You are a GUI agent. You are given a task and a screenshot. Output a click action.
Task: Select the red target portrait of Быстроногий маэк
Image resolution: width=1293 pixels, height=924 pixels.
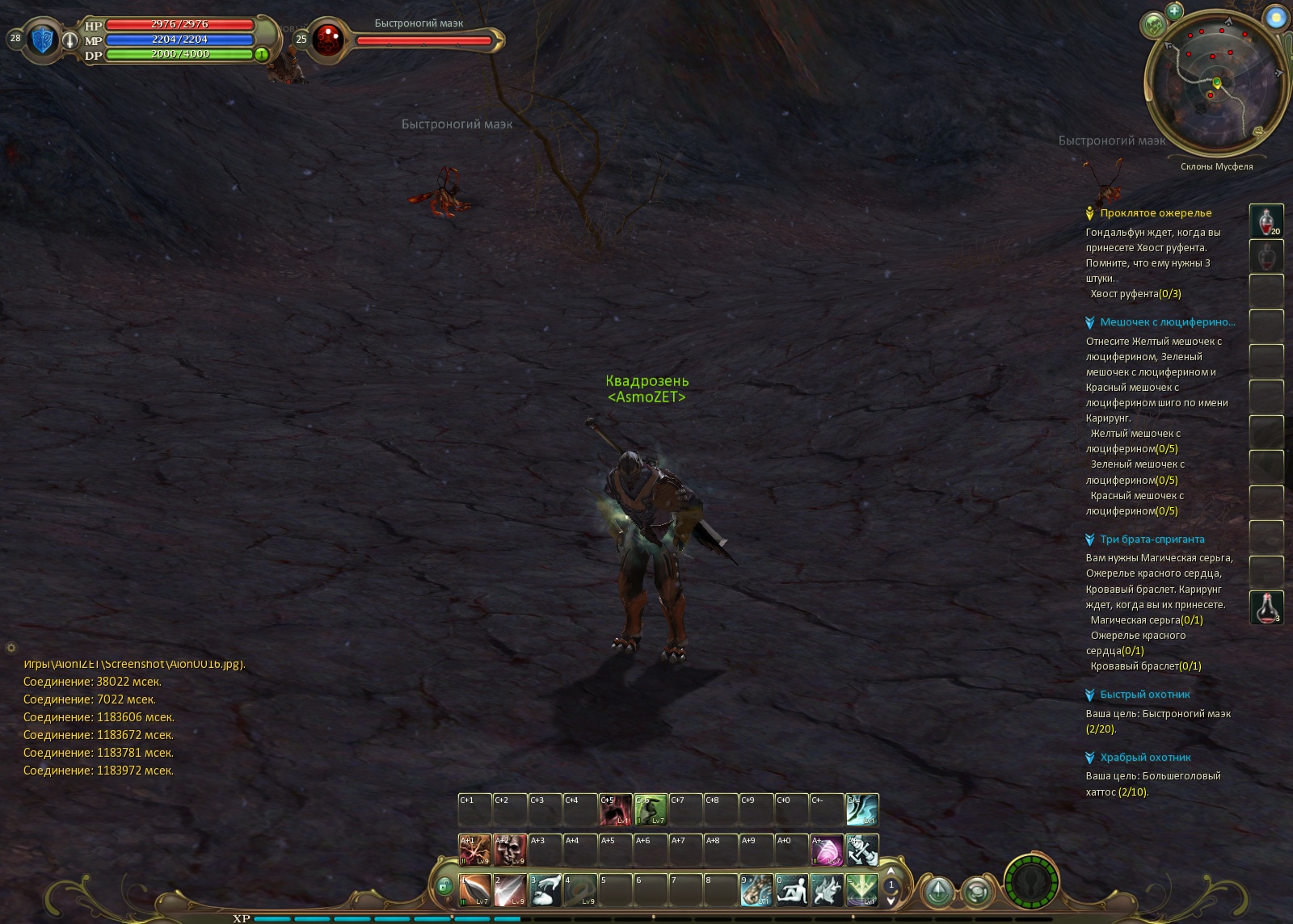(x=328, y=39)
